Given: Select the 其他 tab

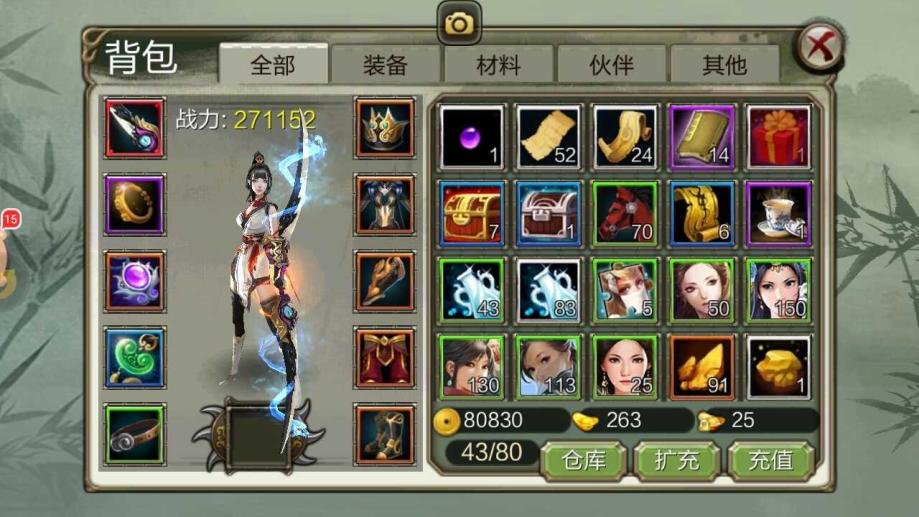Looking at the screenshot, I should [724, 66].
